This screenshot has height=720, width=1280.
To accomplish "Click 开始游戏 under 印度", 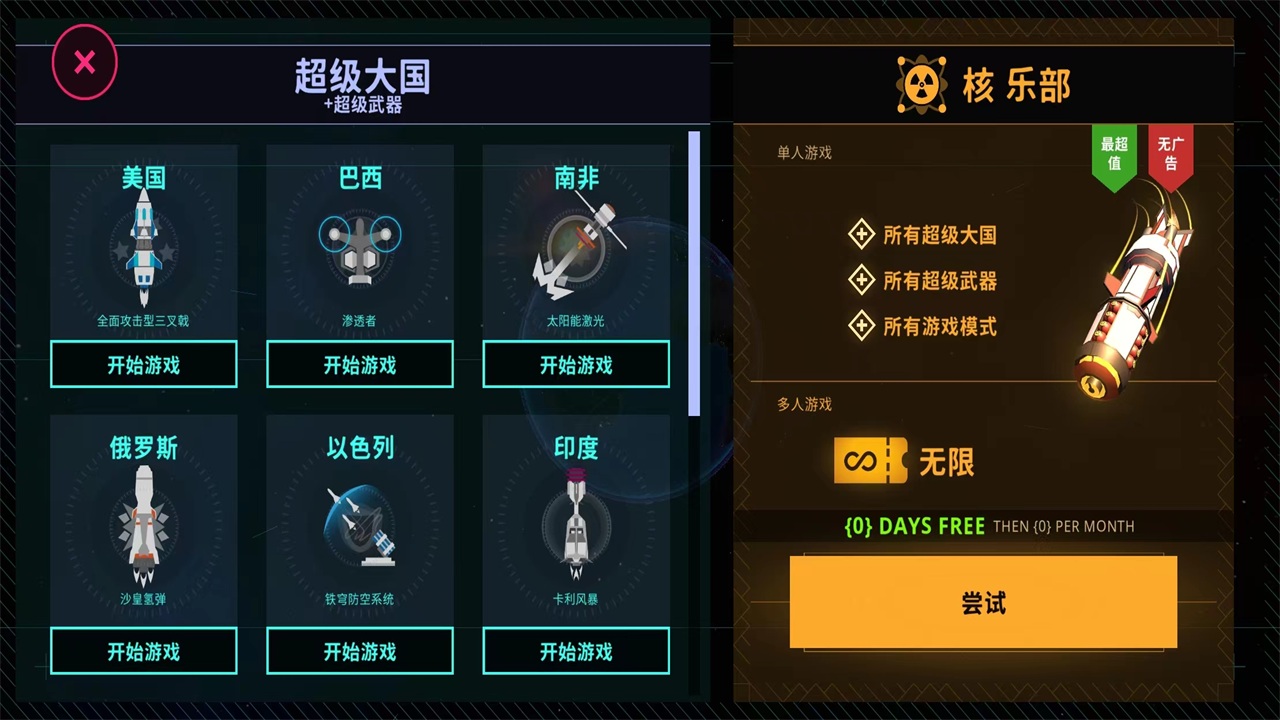I will tap(575, 651).
